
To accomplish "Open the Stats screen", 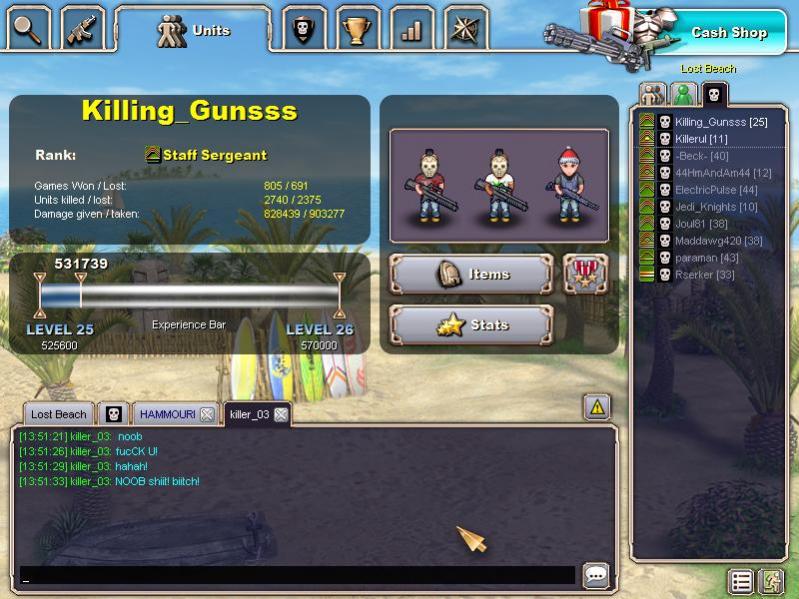I will coord(471,325).
